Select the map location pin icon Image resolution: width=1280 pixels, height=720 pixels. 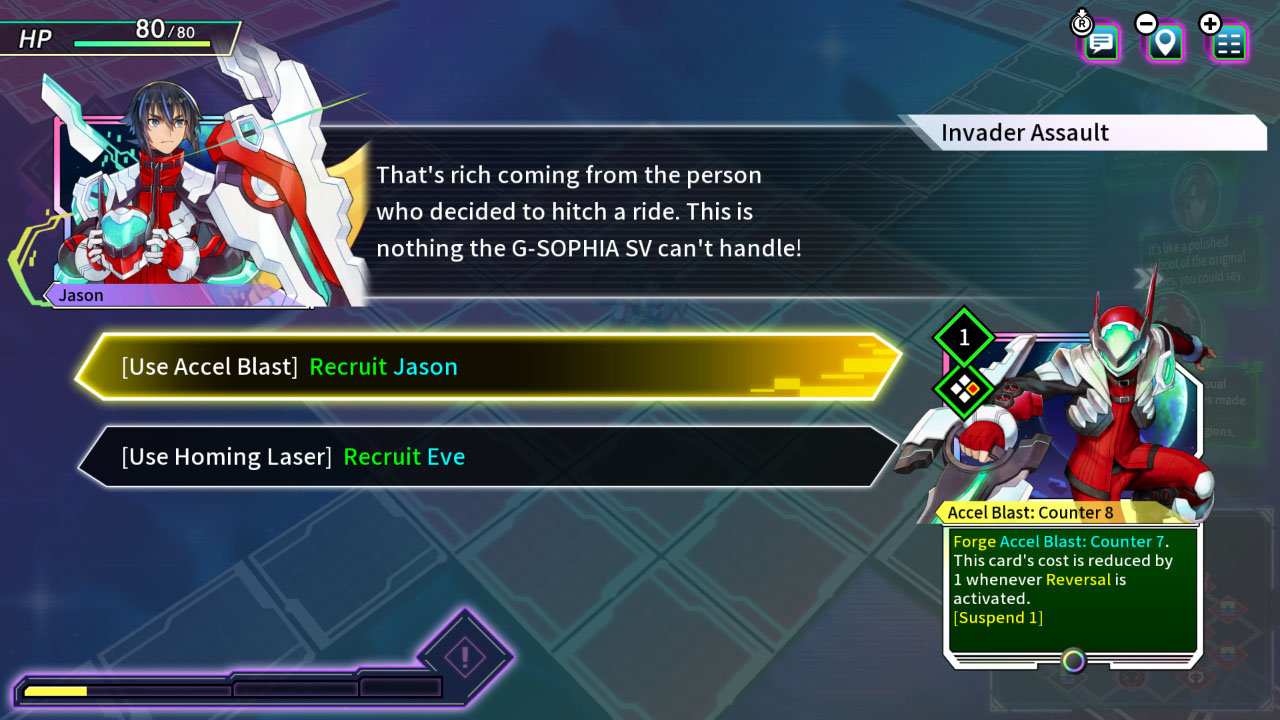[x=1163, y=43]
